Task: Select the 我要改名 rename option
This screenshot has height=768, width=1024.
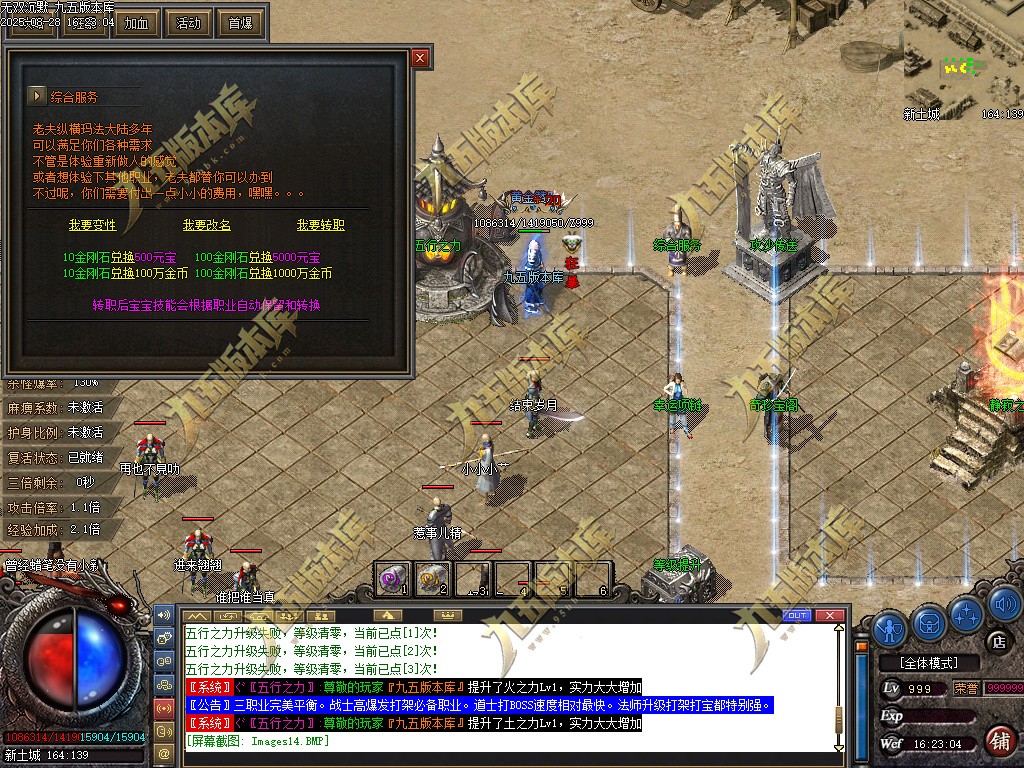Action: pos(207,225)
